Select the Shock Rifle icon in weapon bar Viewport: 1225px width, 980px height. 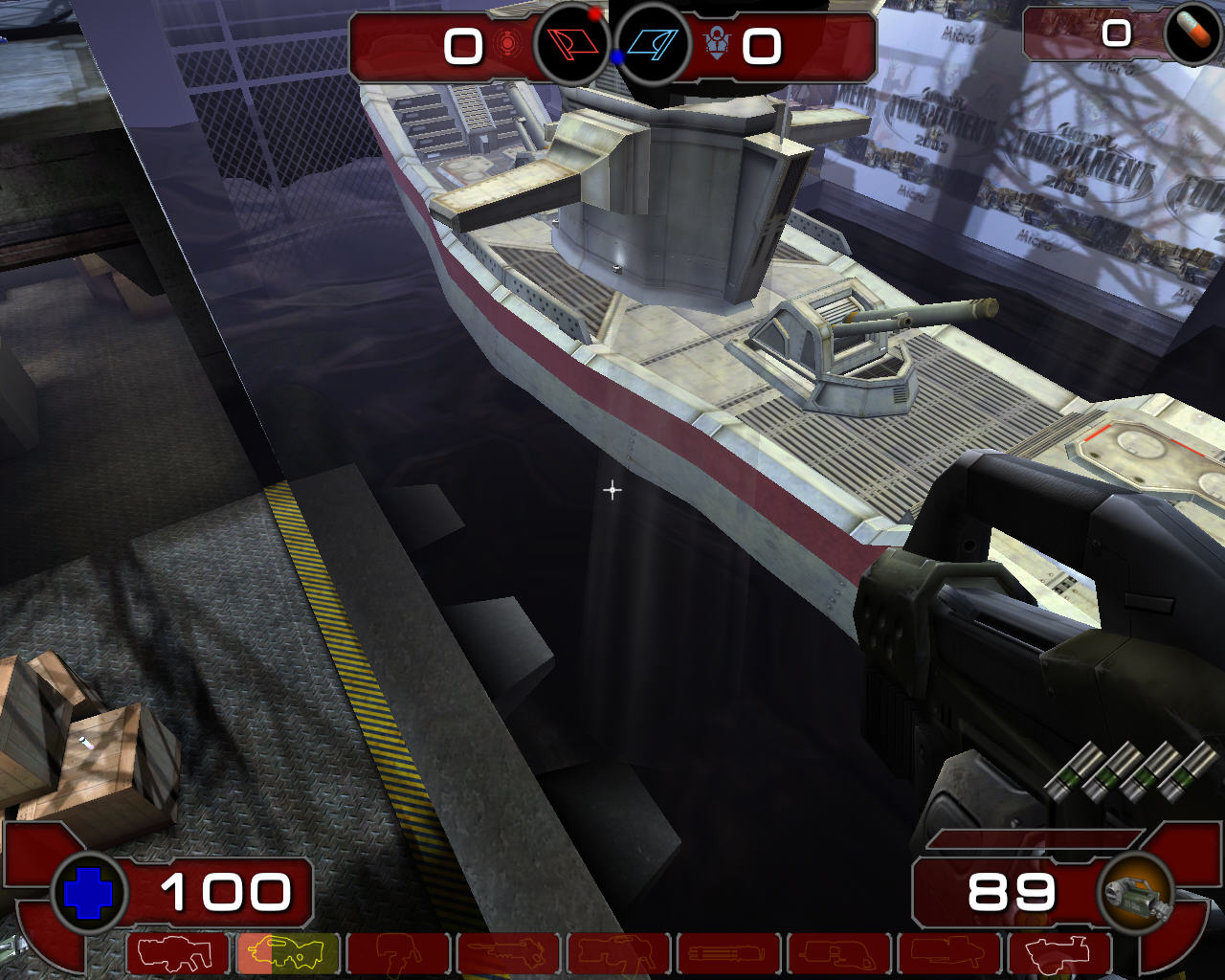[x=399, y=953]
